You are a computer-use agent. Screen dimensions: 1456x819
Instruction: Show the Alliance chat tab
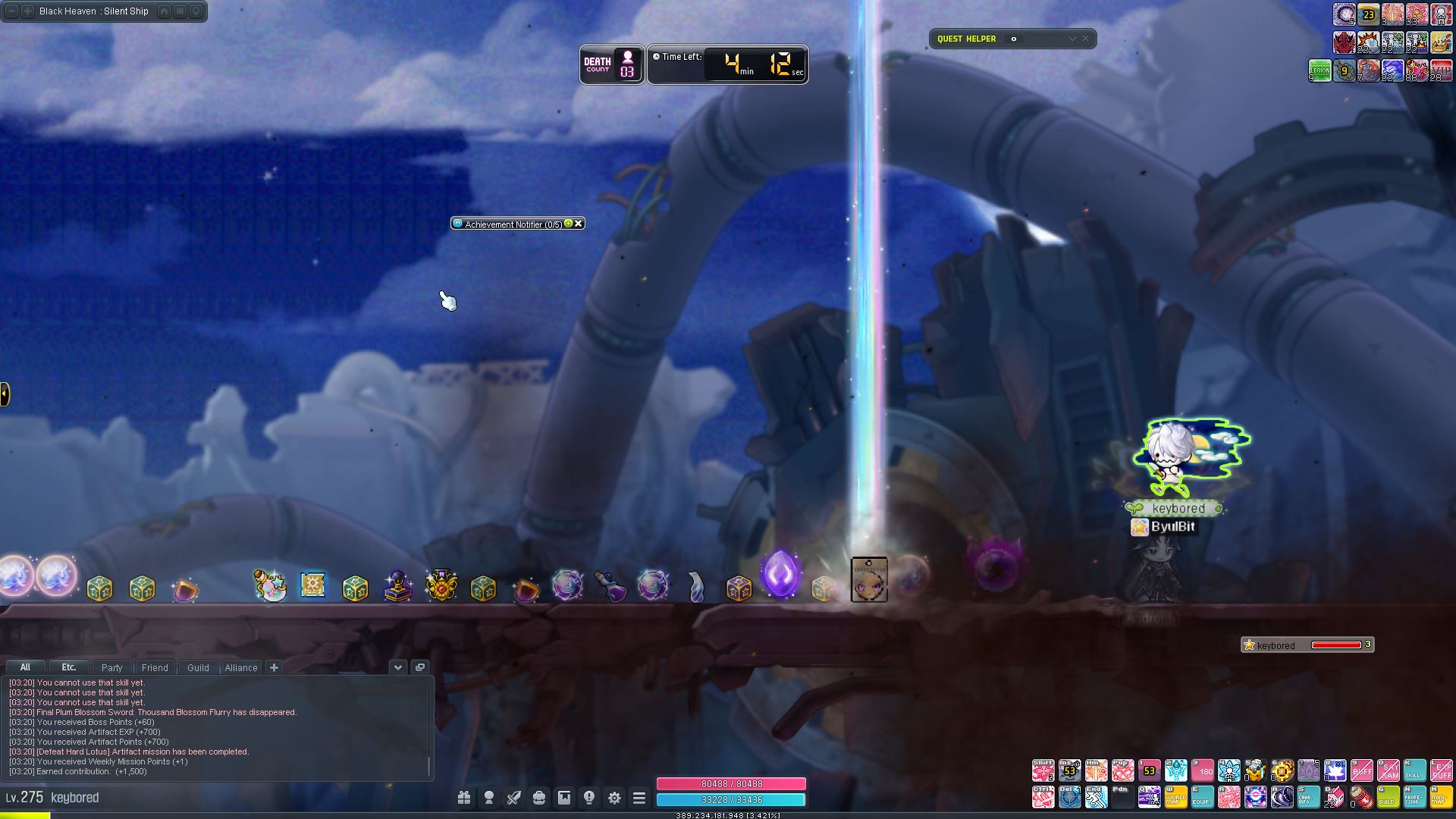(241, 668)
